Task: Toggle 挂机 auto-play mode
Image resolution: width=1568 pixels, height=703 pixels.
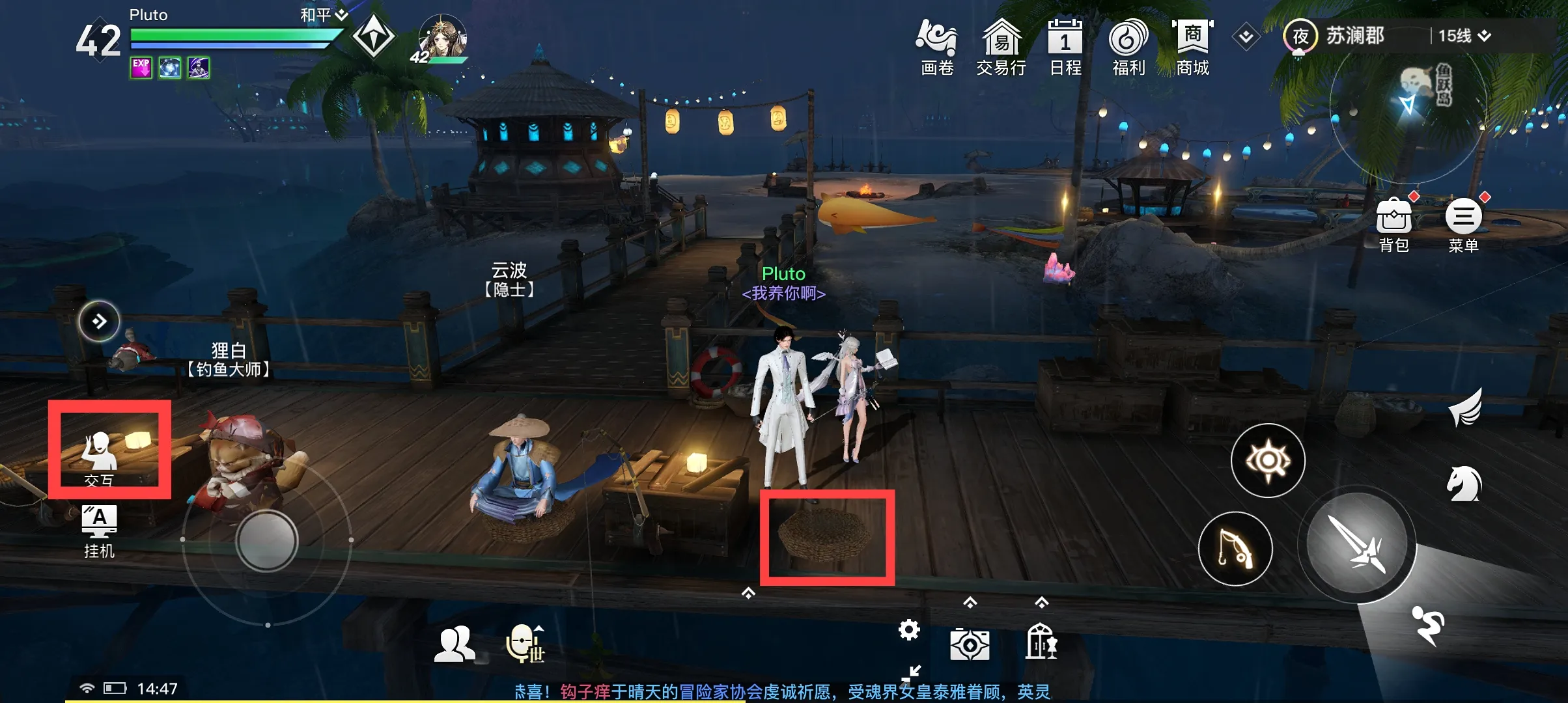Action: (99, 531)
